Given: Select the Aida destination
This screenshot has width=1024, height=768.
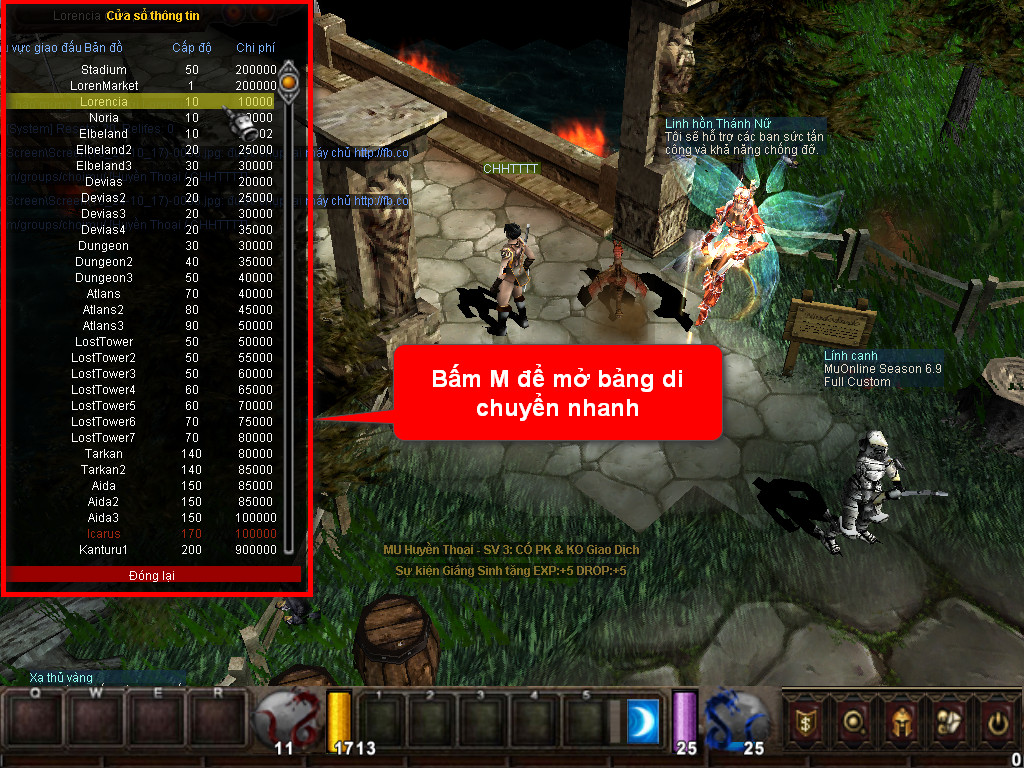Looking at the screenshot, I should tap(104, 486).
